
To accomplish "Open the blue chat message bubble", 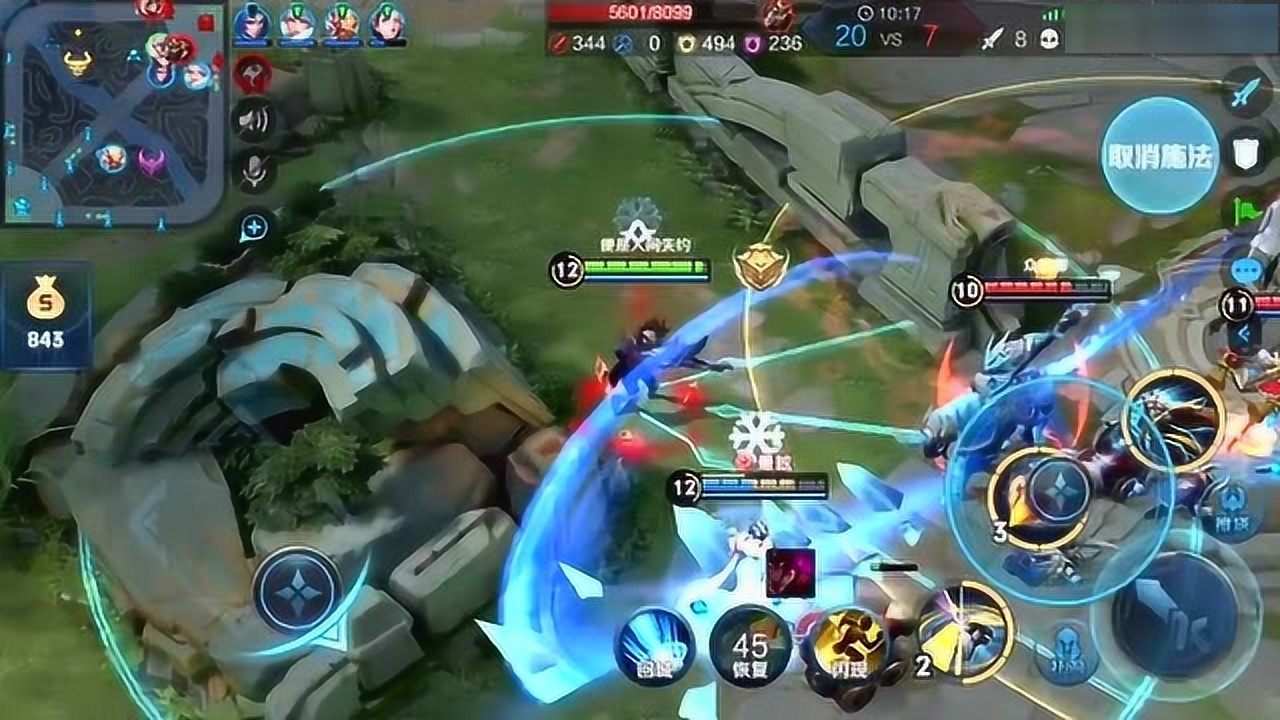I will (x=1244, y=270).
